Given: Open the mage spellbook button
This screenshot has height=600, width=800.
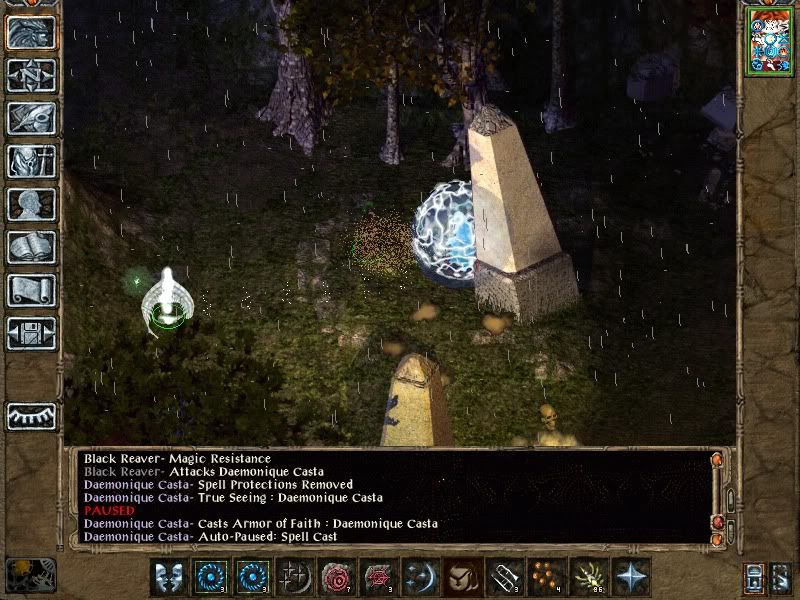Looking at the screenshot, I should (31, 247).
